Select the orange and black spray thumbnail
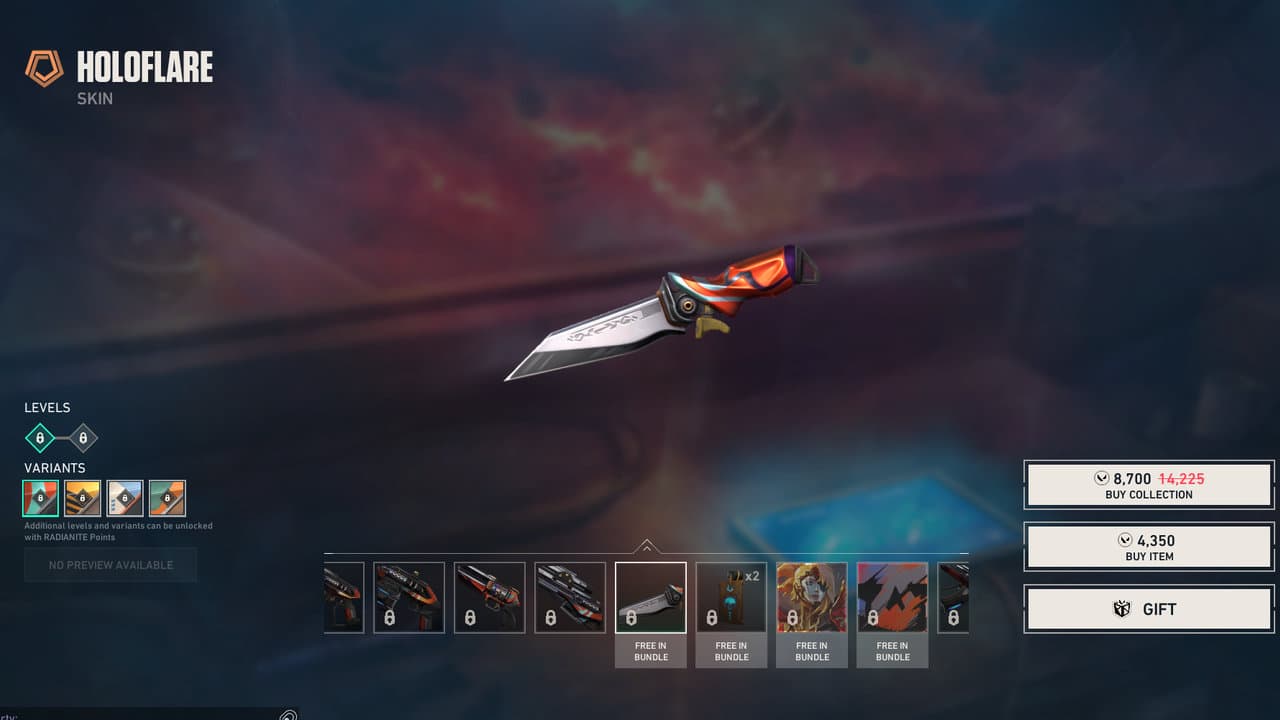Image resolution: width=1280 pixels, height=720 pixels. [892, 597]
